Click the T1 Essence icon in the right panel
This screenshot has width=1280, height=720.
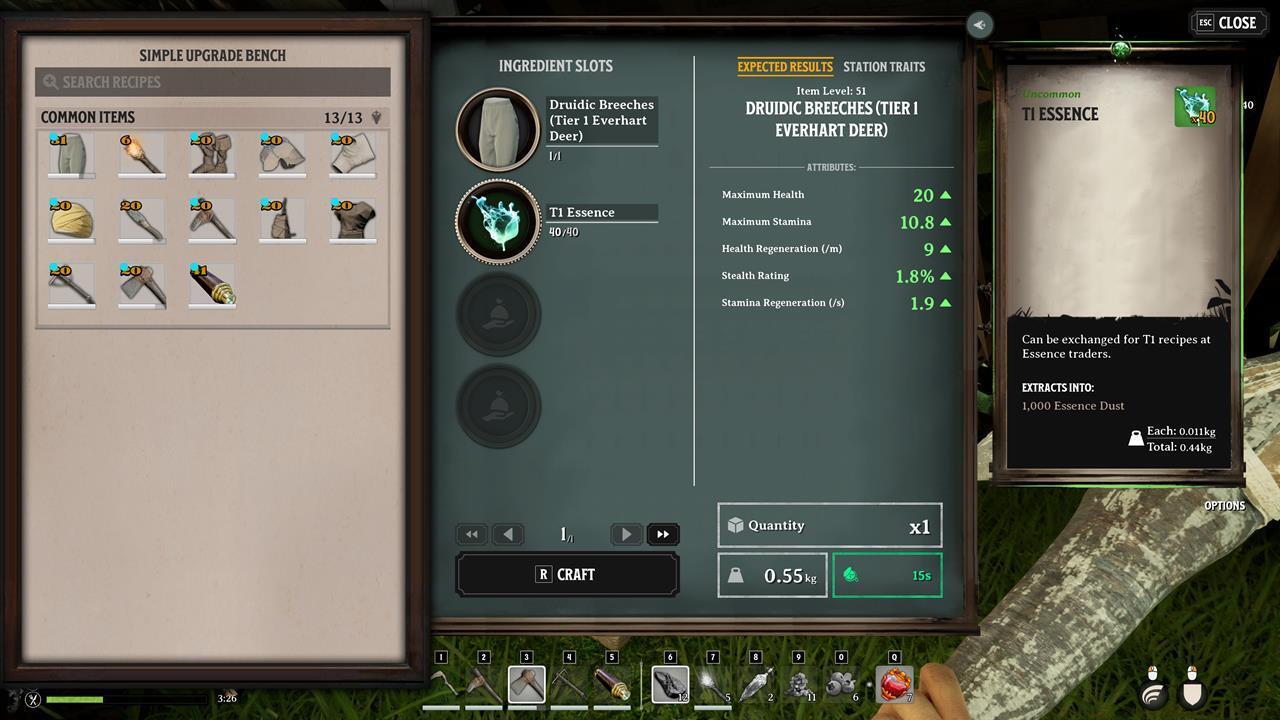point(1192,104)
